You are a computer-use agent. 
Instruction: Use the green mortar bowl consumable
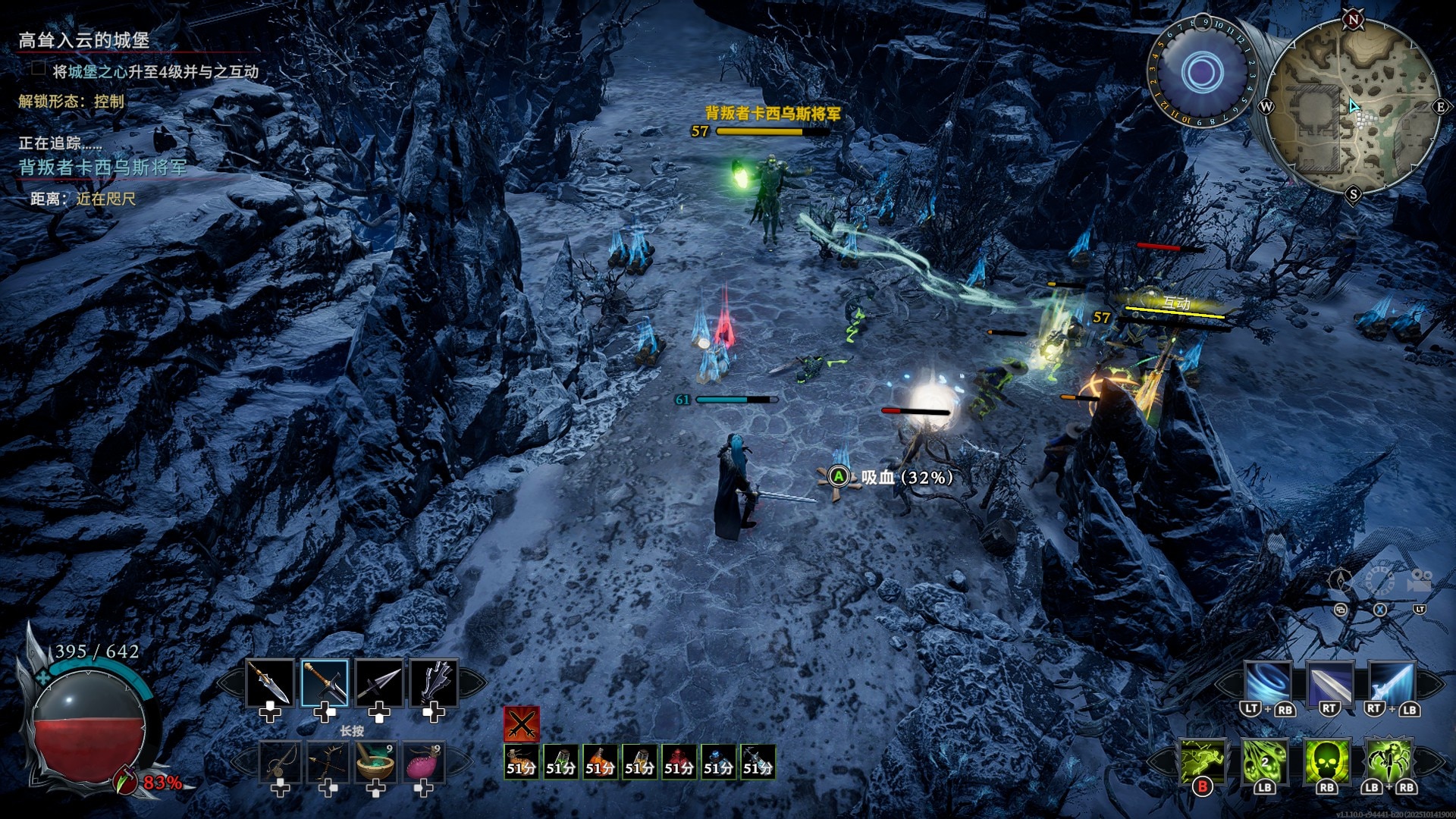click(x=375, y=761)
